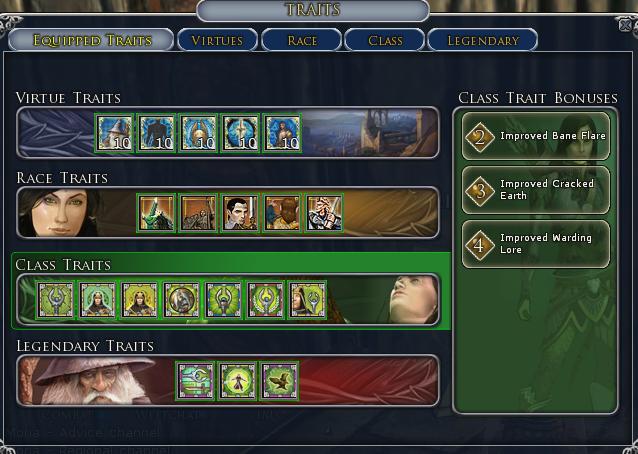The image size is (638, 454).
Task: Select the Class tab
Action: click(x=385, y=40)
